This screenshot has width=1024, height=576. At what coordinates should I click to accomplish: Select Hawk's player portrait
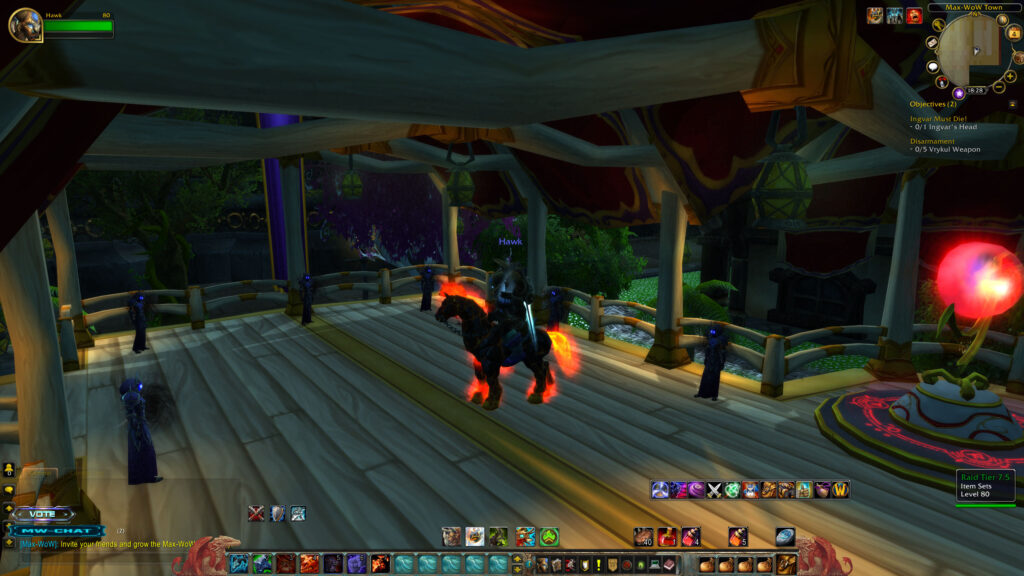(x=25, y=25)
